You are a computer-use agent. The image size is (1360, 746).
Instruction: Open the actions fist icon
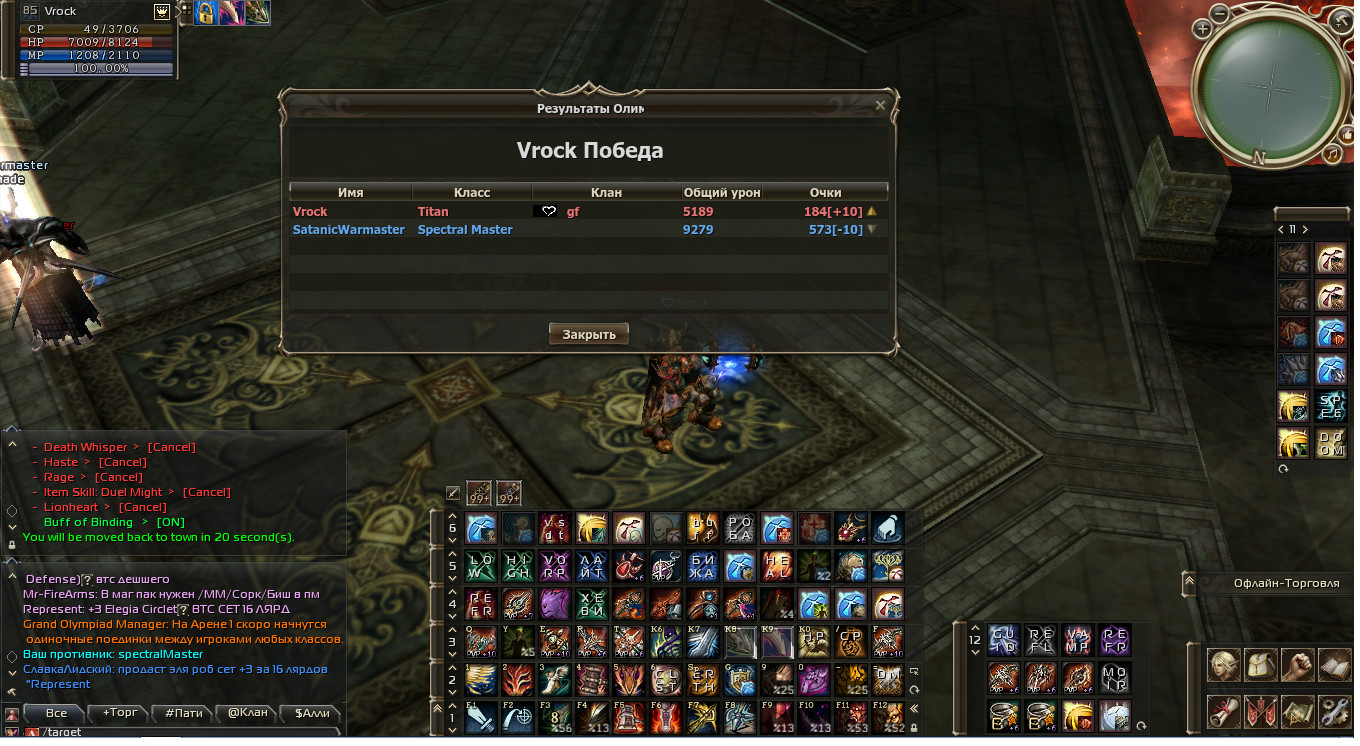coord(1296,665)
